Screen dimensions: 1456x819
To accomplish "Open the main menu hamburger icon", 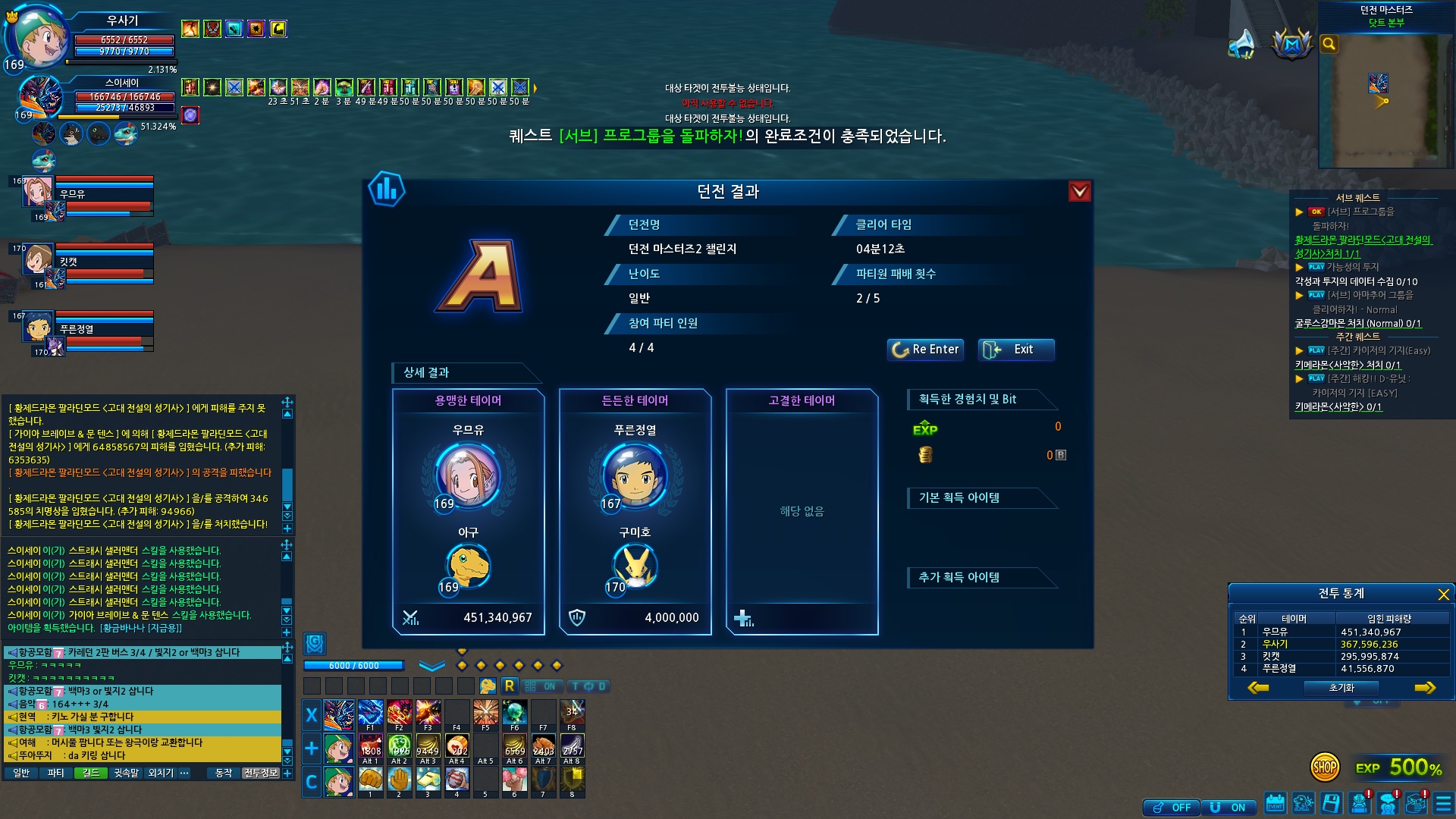I will [x=1442, y=804].
